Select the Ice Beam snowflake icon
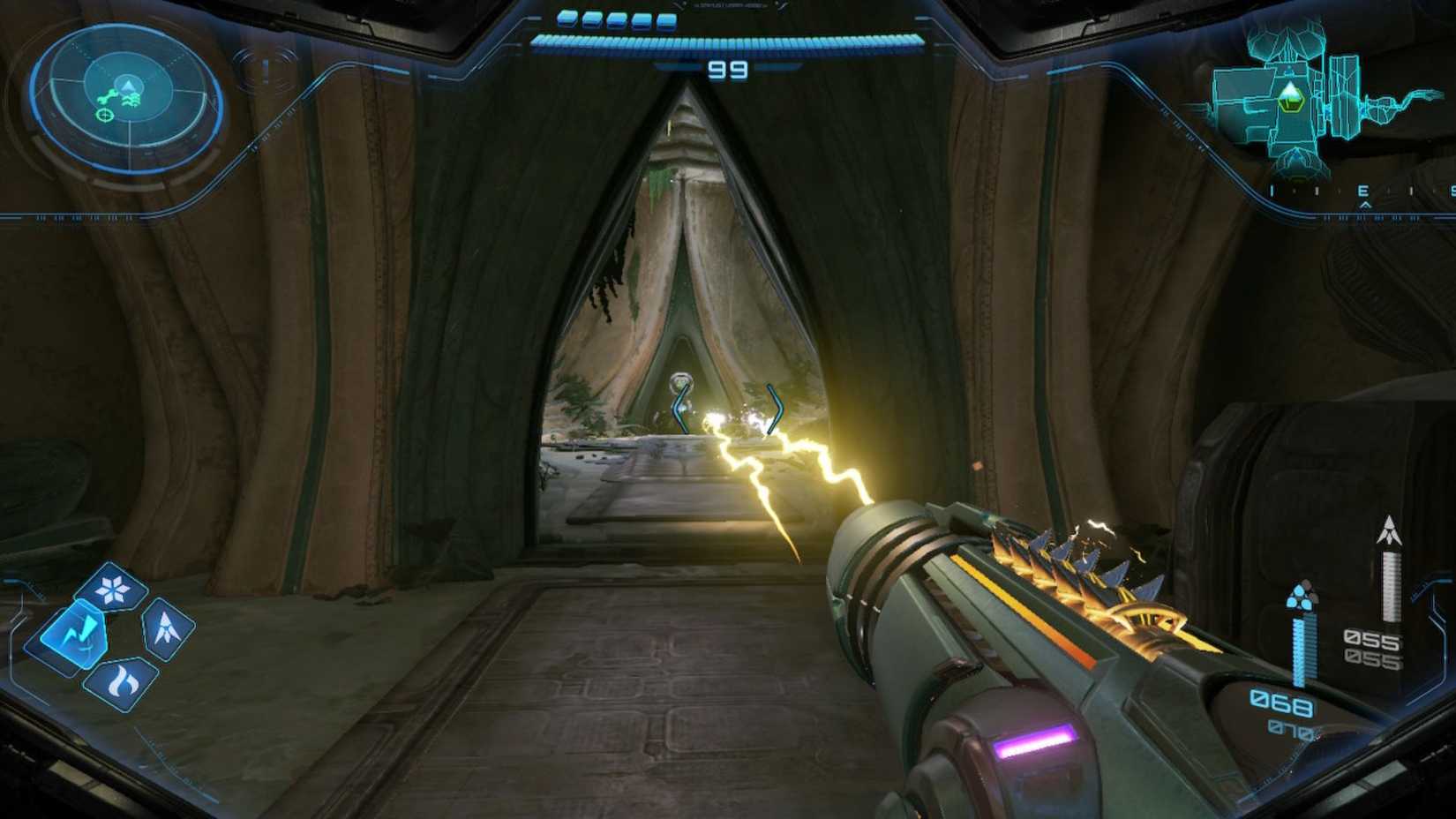 (113, 590)
